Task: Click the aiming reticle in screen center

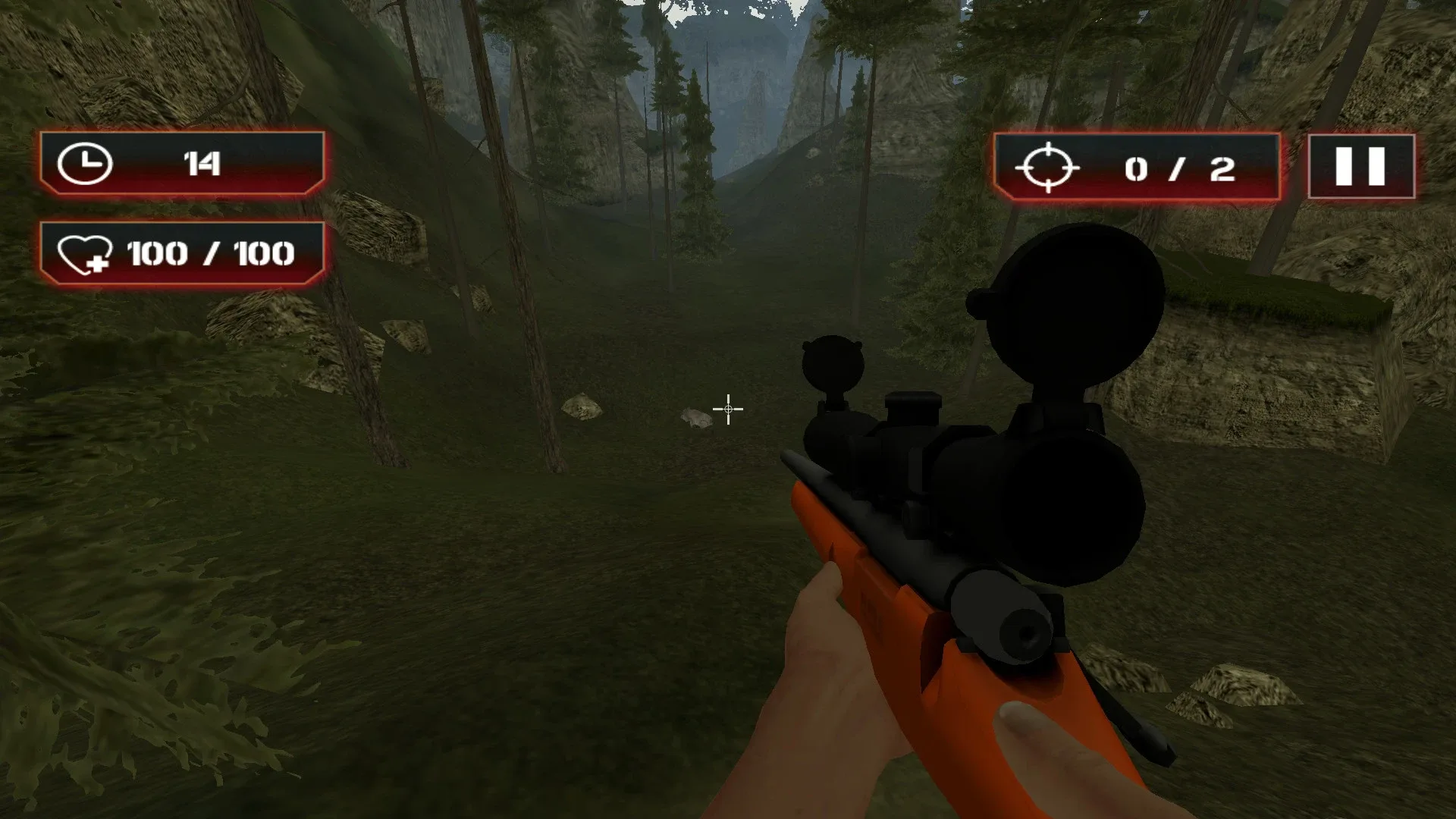Action: point(726,409)
